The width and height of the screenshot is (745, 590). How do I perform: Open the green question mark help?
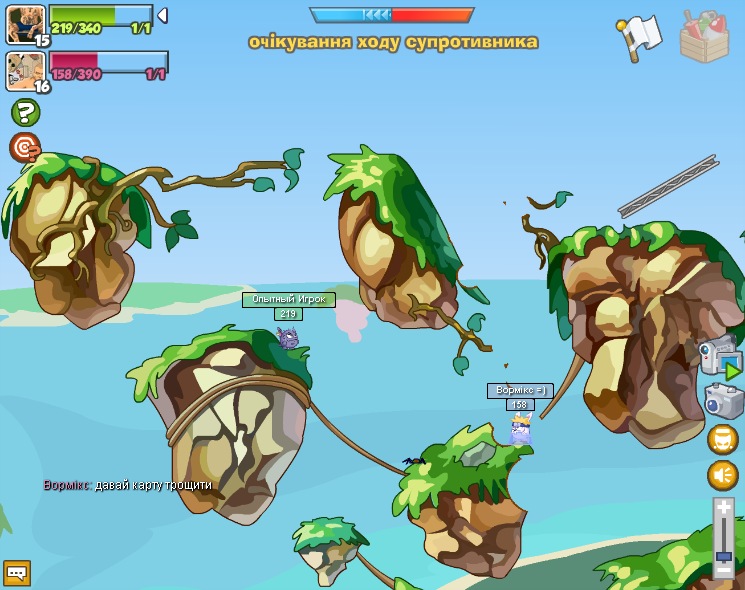click(25, 113)
